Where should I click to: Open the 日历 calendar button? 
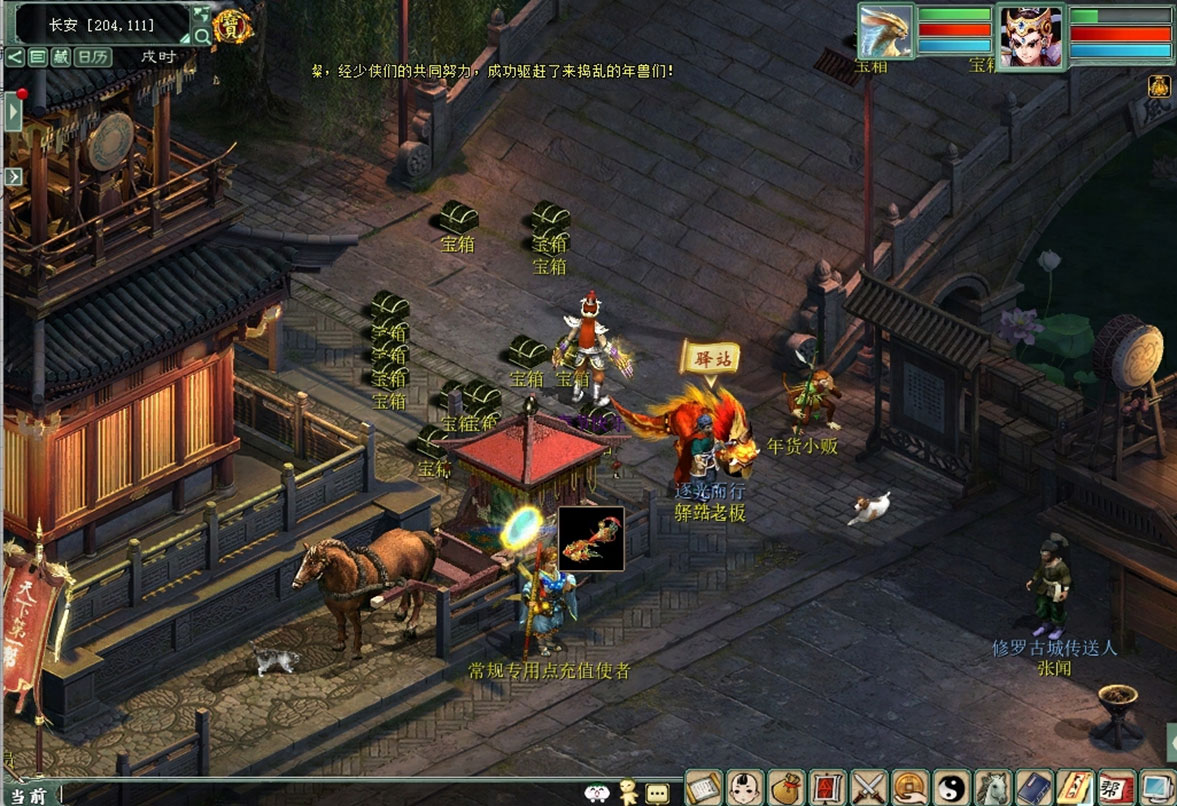point(94,57)
